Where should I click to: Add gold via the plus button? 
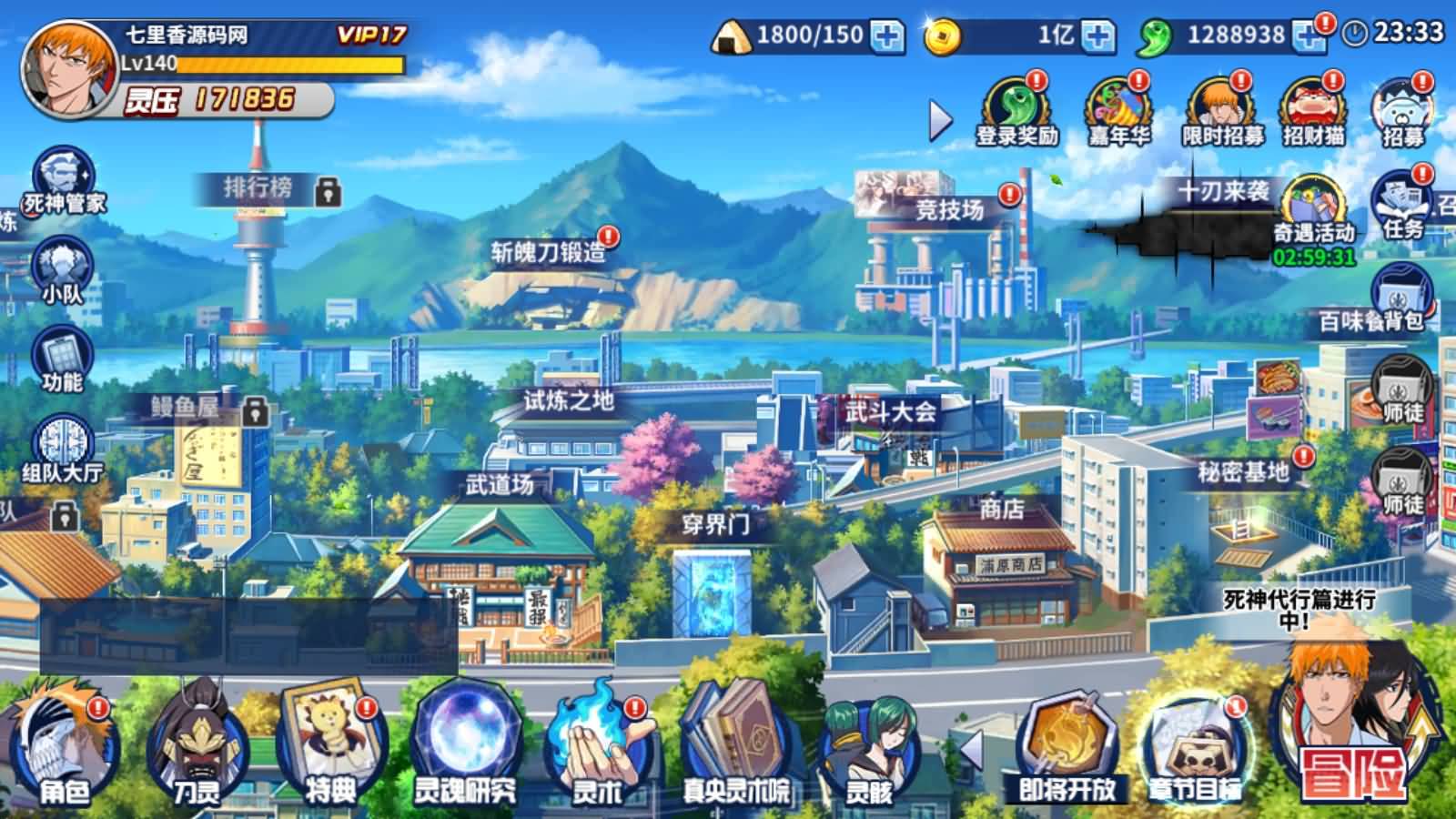tap(1097, 36)
